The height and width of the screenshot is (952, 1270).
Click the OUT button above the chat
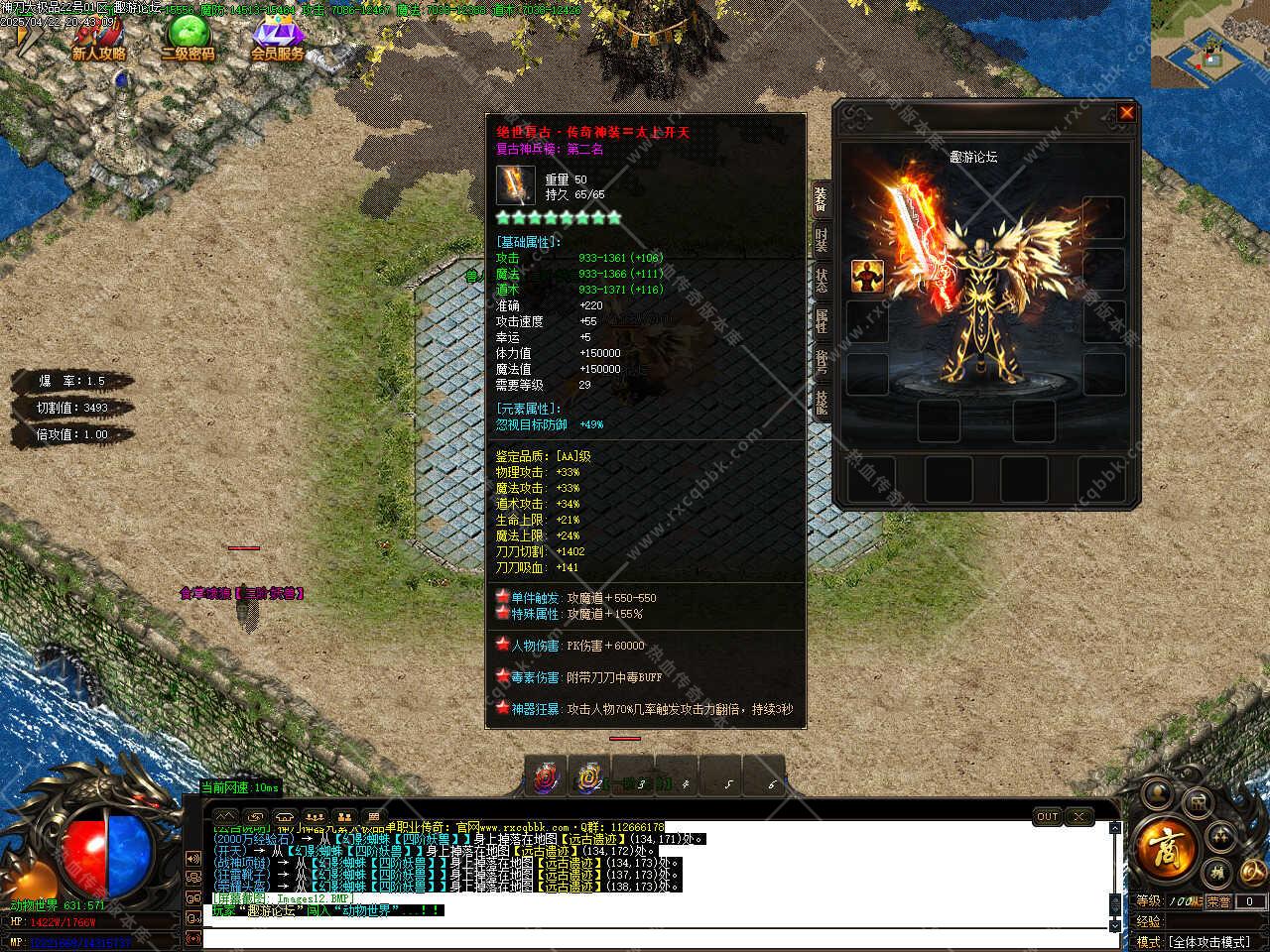pyautogui.click(x=1048, y=816)
